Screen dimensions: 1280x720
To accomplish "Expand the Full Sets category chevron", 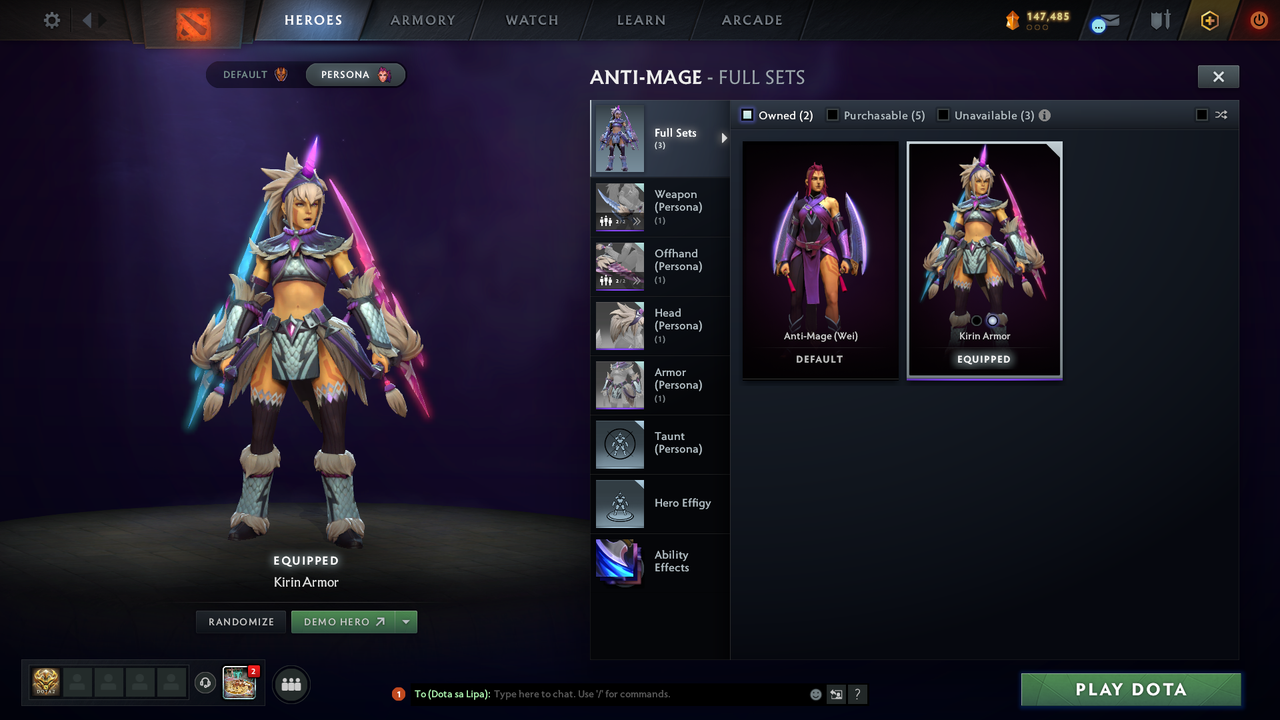I will pos(724,139).
